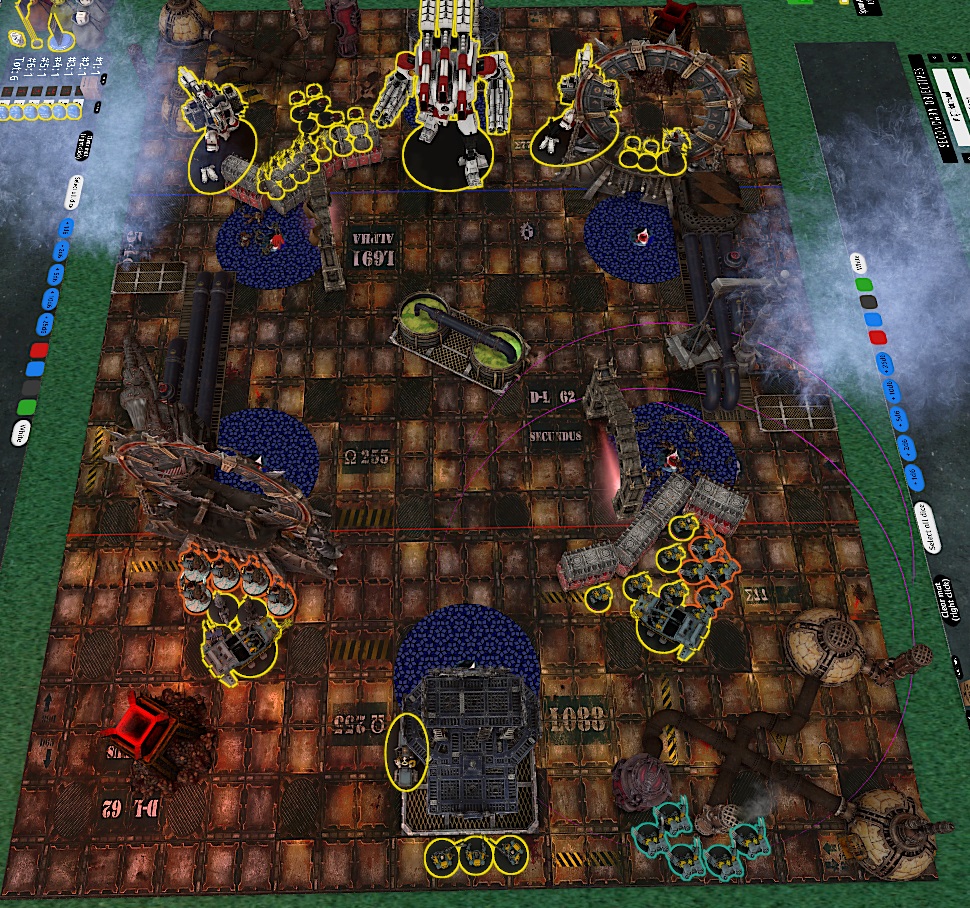Screen dimensions: 970x908
Task: Choose red dice color on the left mat
Action: pos(39,349)
